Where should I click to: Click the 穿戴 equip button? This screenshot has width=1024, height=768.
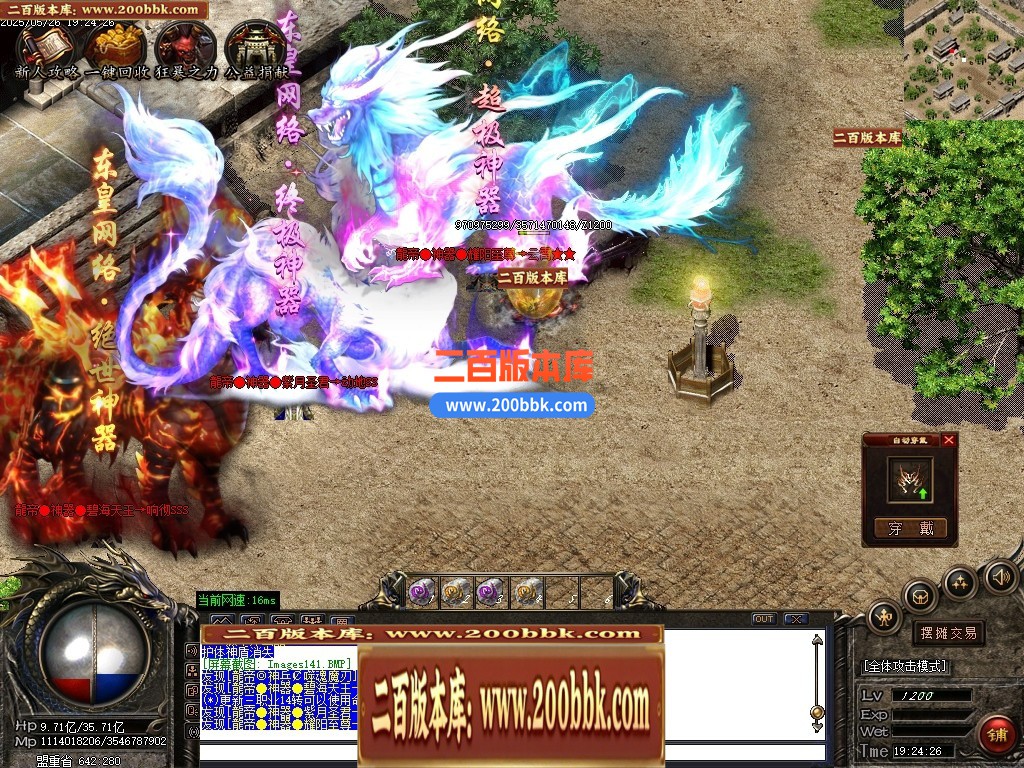pos(909,529)
